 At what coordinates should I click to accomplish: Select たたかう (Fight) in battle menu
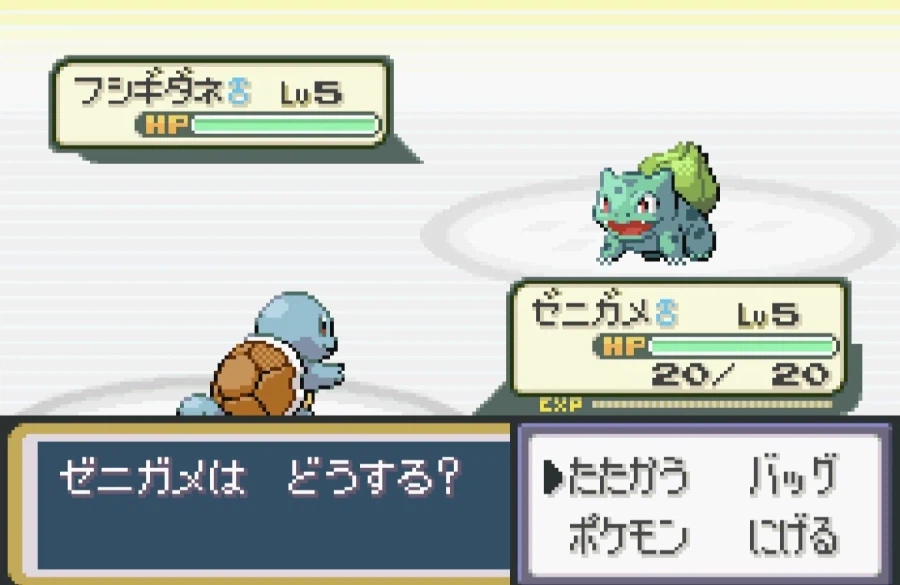[x=628, y=480]
